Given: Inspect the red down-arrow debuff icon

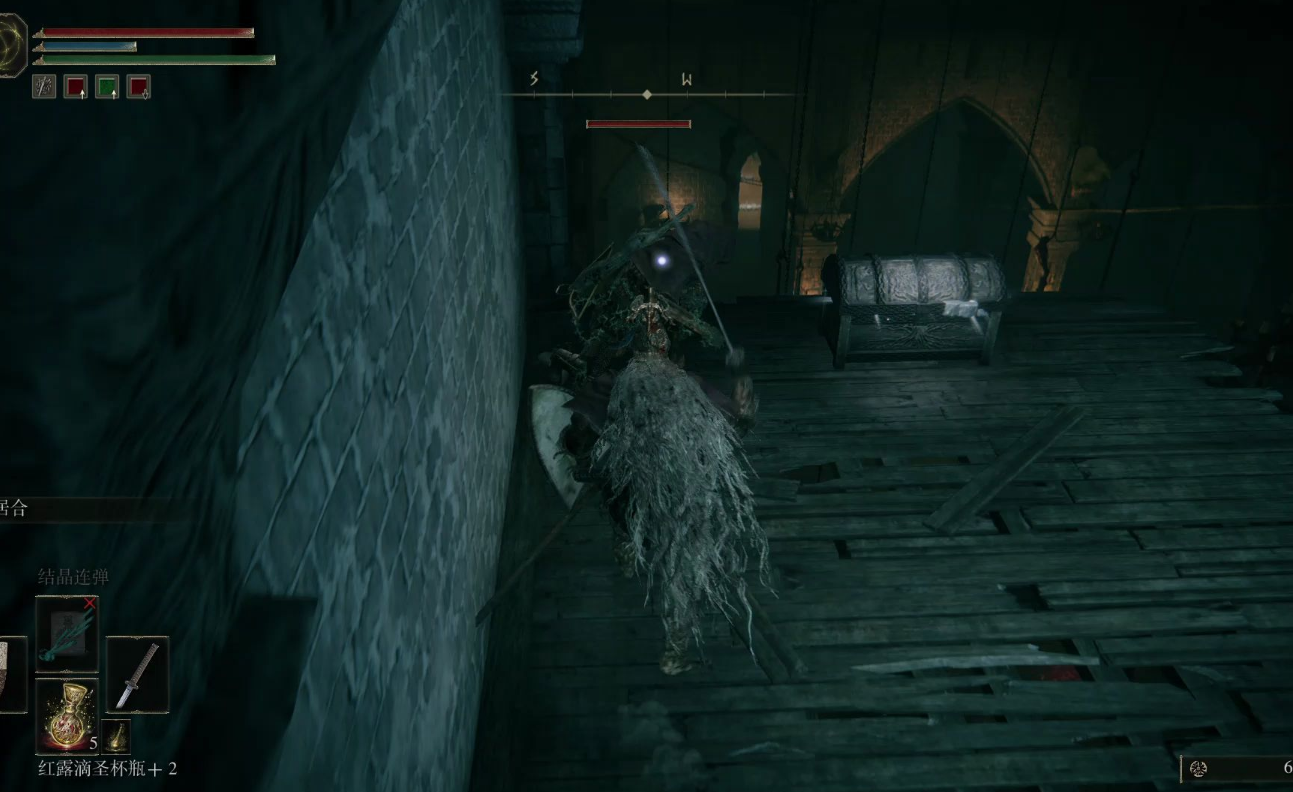Looking at the screenshot, I should pyautogui.click(x=139, y=87).
